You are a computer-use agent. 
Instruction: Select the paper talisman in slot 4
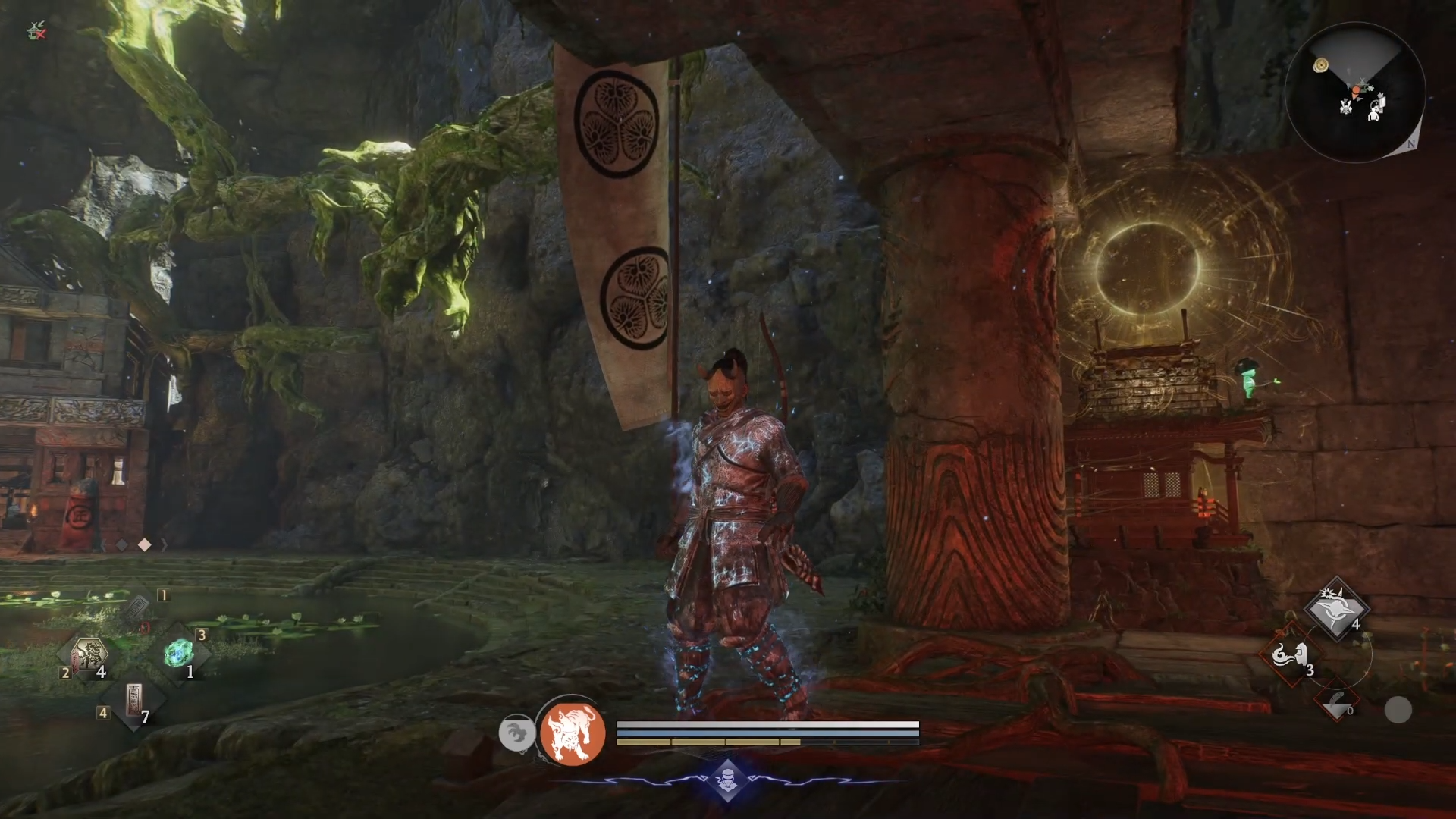point(133,701)
